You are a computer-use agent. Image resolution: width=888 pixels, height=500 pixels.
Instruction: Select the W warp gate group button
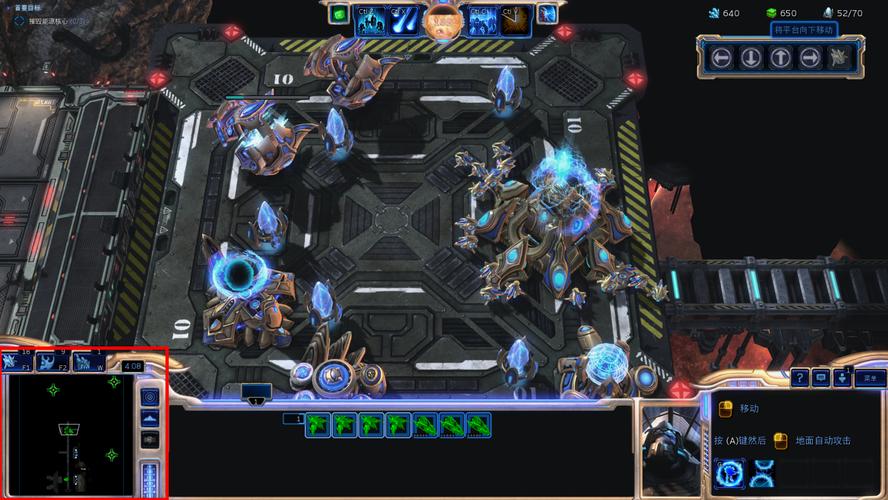coord(88,362)
